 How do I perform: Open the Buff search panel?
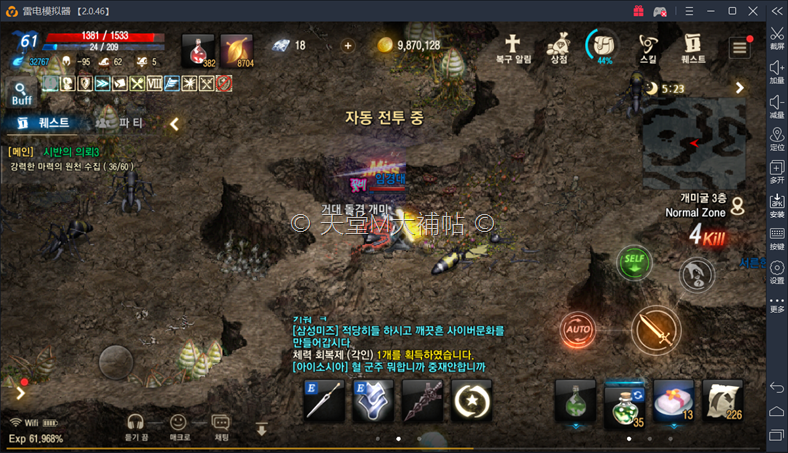(x=22, y=94)
